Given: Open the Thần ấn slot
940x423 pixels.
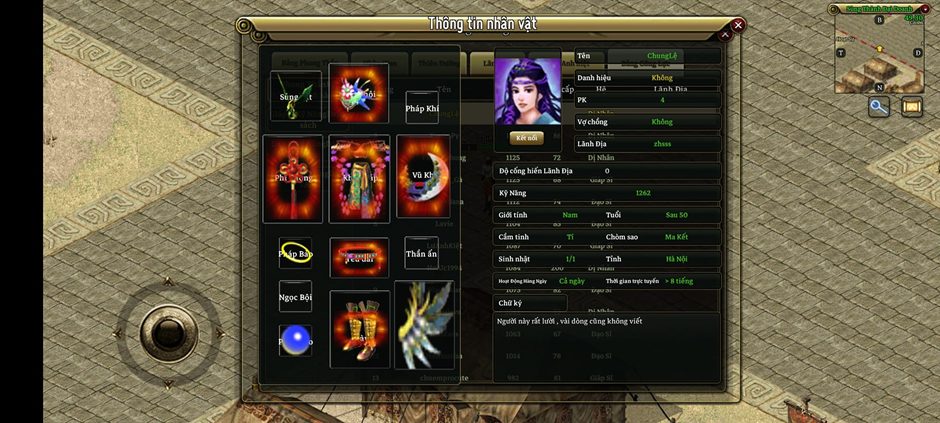Looking at the screenshot, I should pos(421,253).
